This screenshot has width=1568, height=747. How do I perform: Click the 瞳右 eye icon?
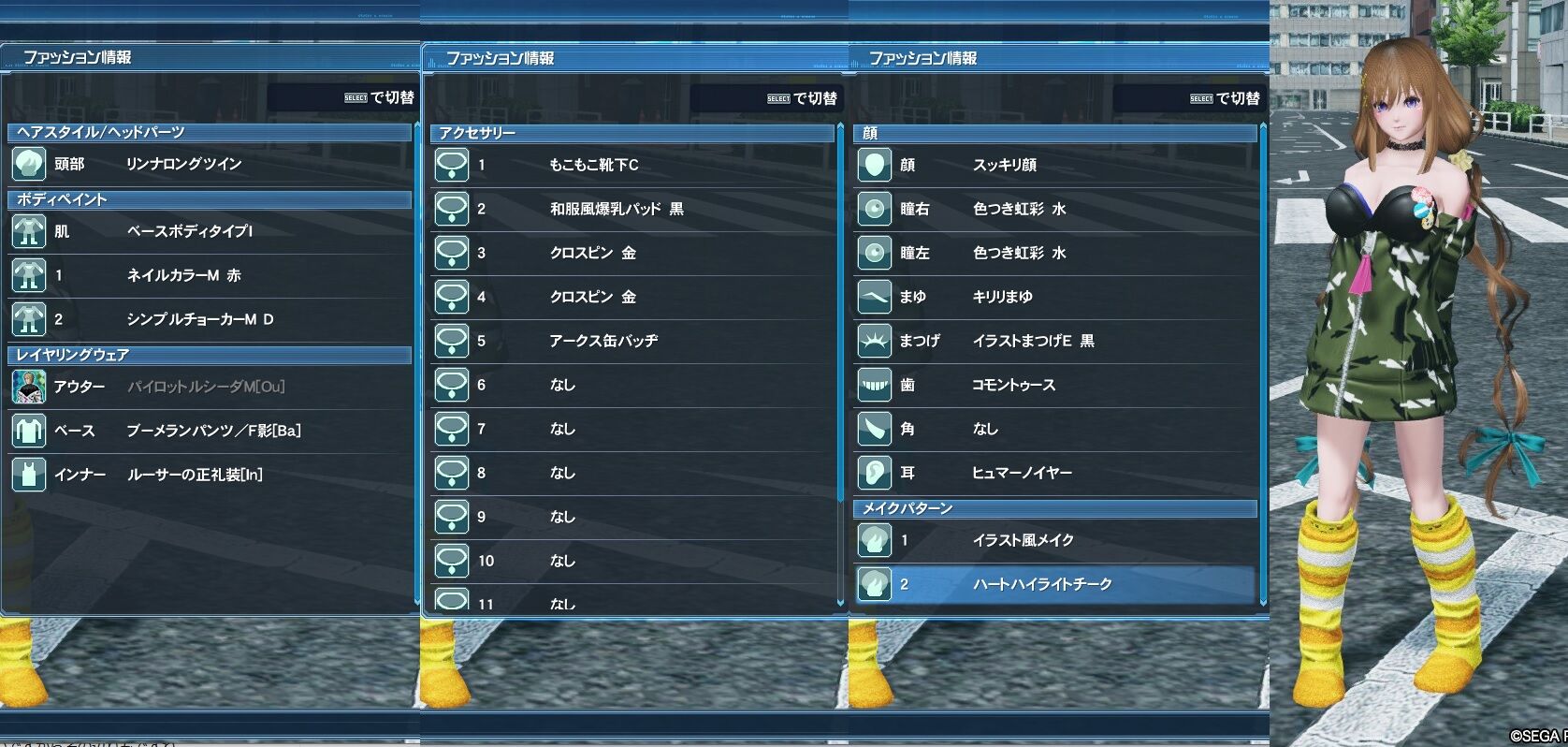[x=874, y=209]
